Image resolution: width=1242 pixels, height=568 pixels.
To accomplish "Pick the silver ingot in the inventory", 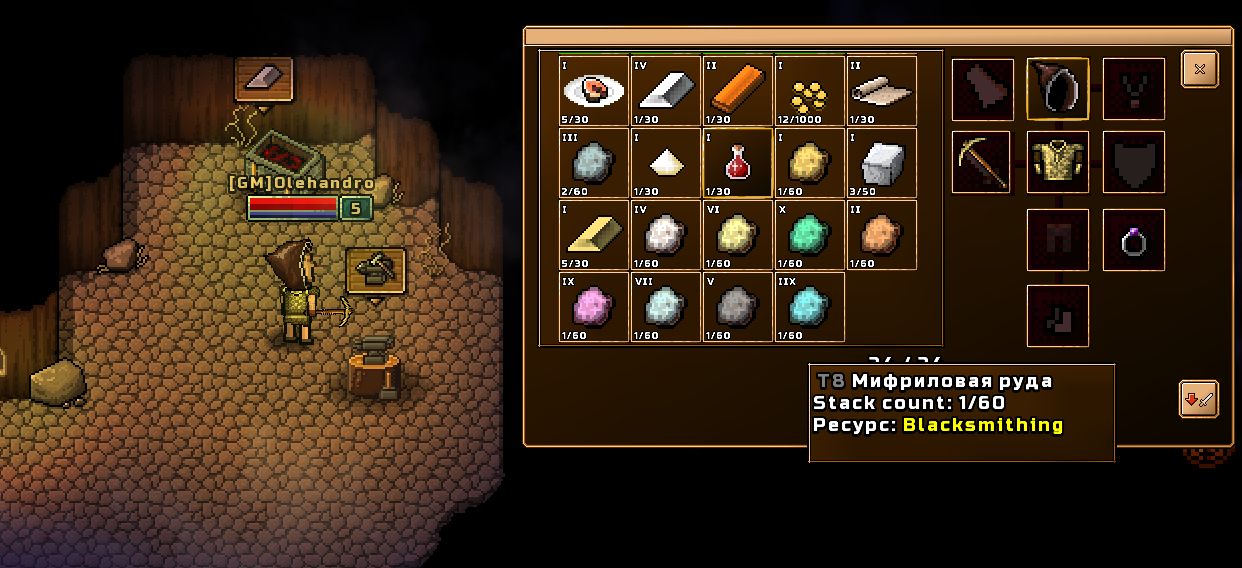I will [667, 91].
